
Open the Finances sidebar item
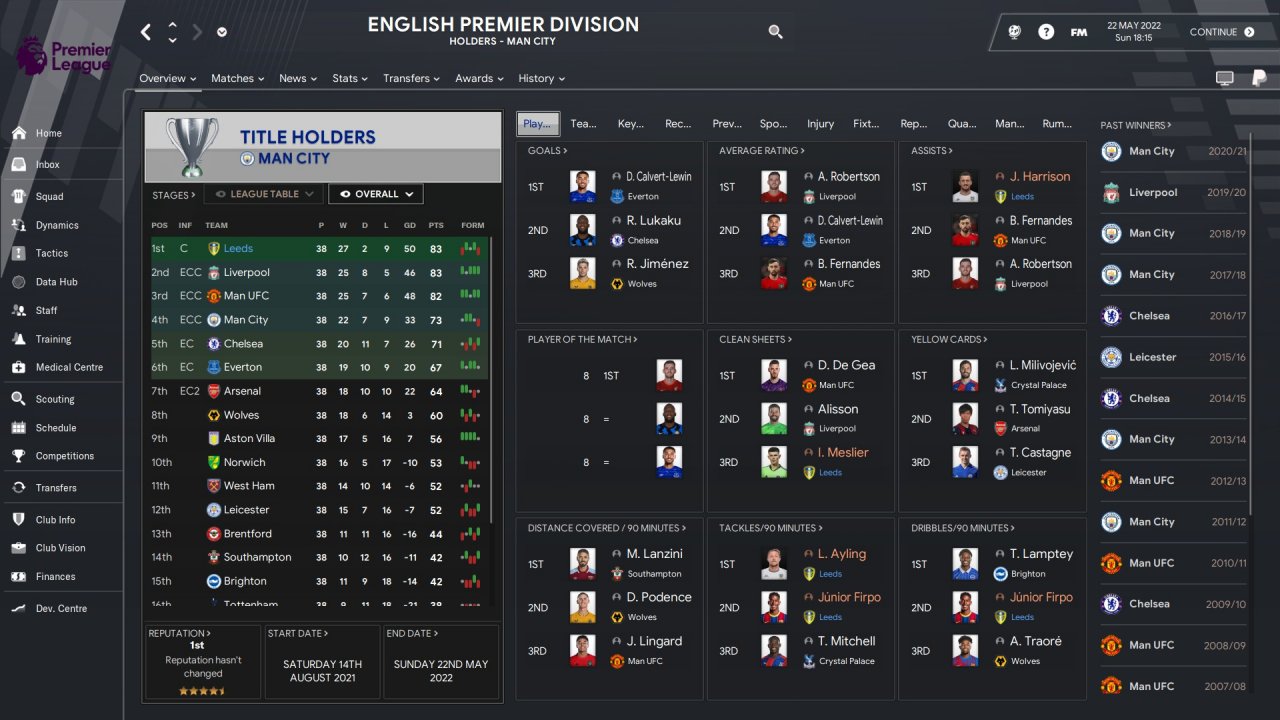[x=55, y=577]
